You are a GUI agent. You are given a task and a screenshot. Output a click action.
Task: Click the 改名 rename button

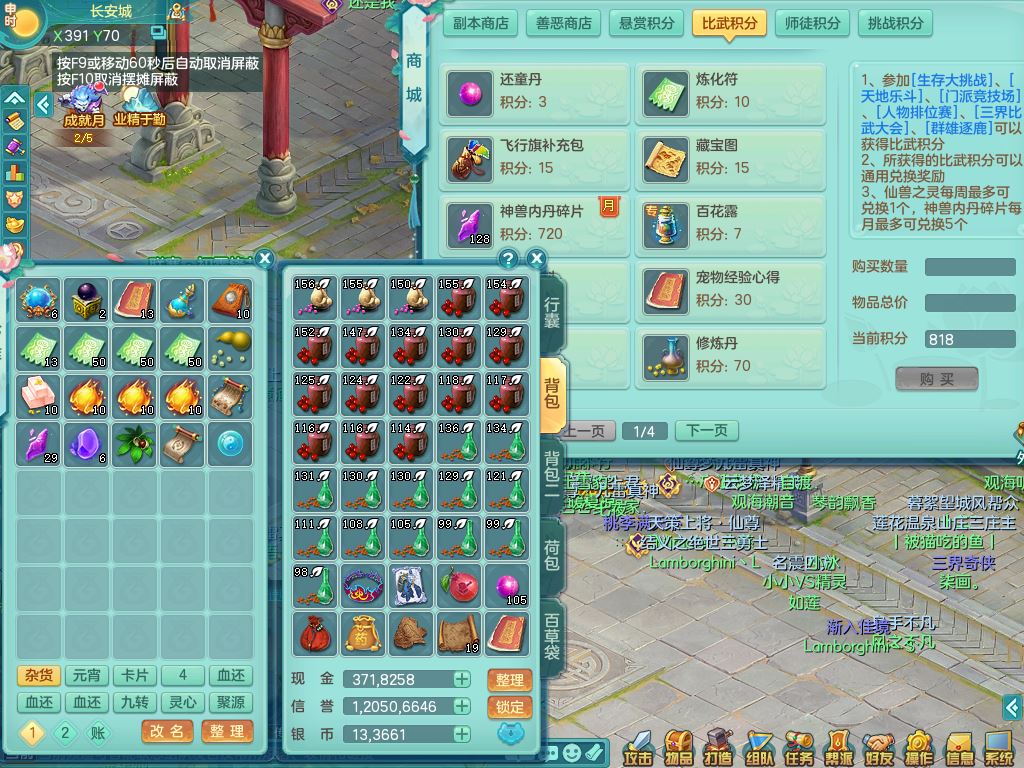pos(167,731)
